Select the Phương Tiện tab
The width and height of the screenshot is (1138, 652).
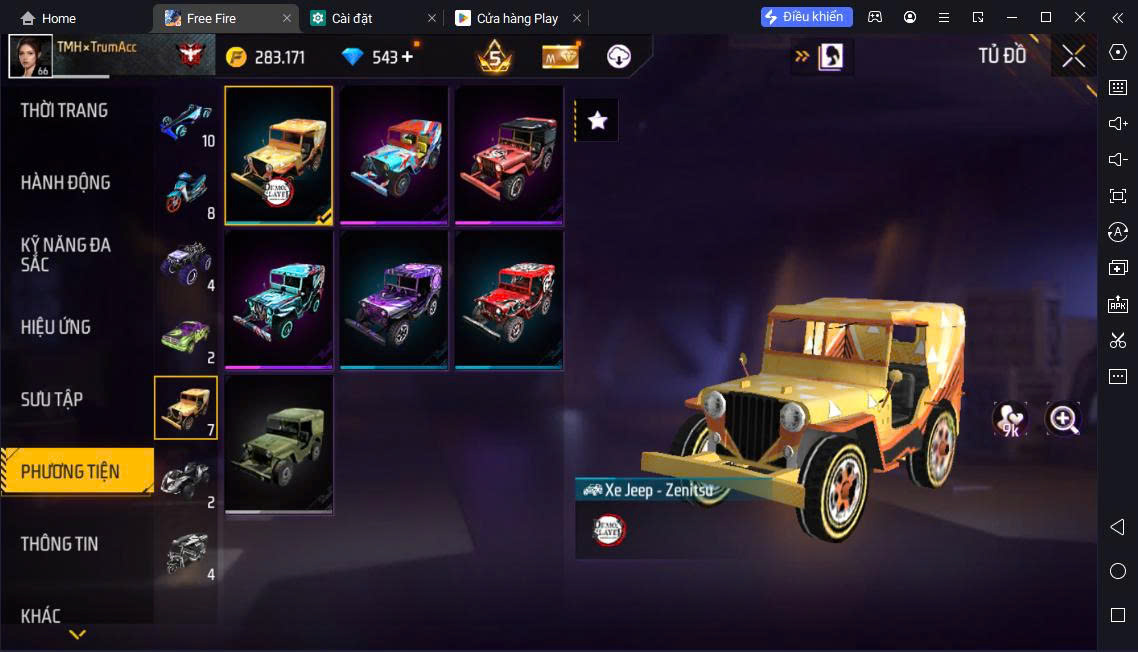[71, 471]
